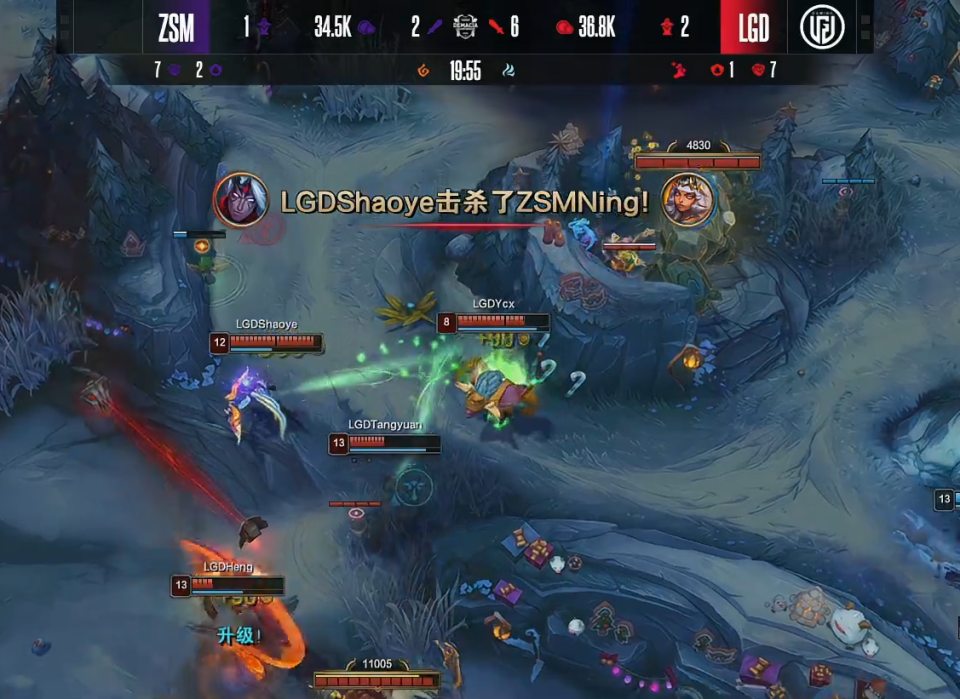Click the LGD team tag on the scoreboard
960x699 pixels.
(x=753, y=28)
